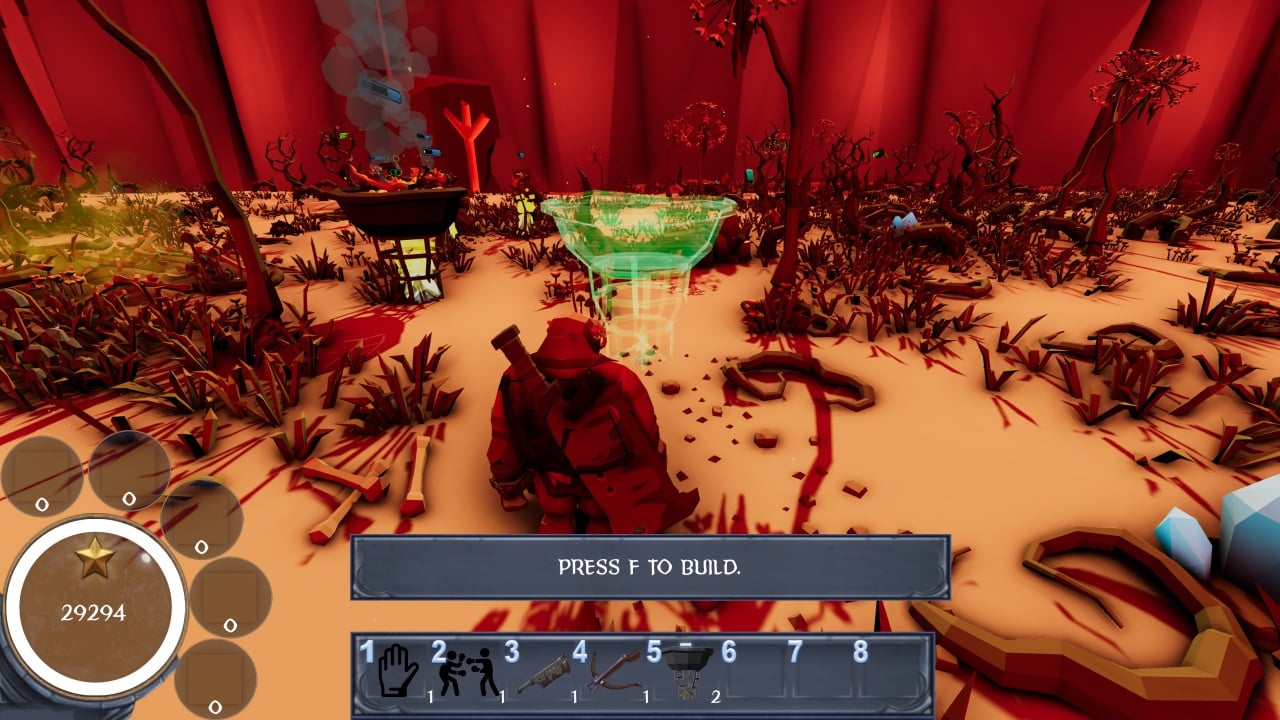Choose the boxing fighters hotbar slot
Screen dimensions: 1280x720
pyautogui.click(x=468, y=672)
